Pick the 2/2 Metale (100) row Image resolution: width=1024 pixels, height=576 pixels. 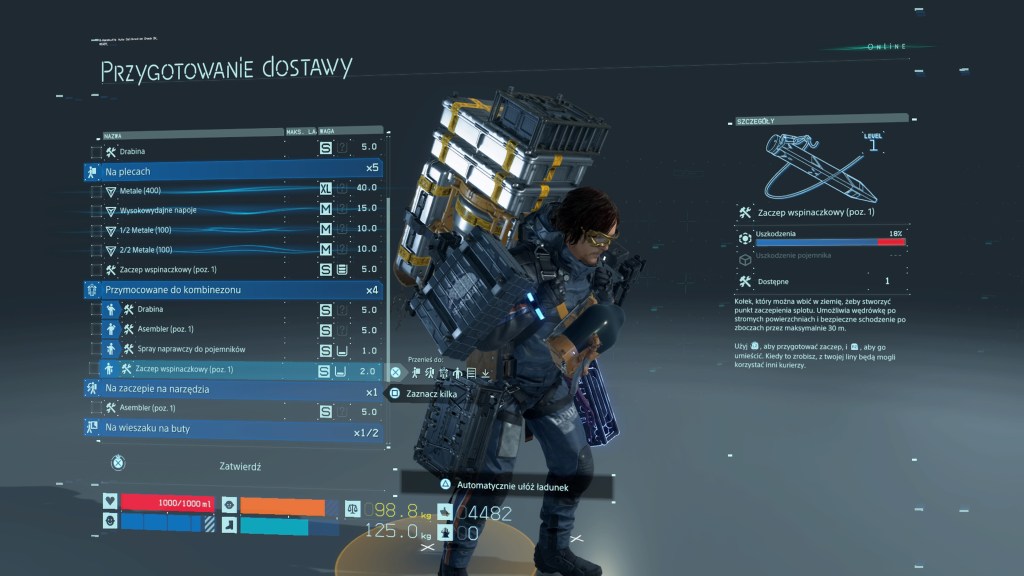tap(230, 248)
